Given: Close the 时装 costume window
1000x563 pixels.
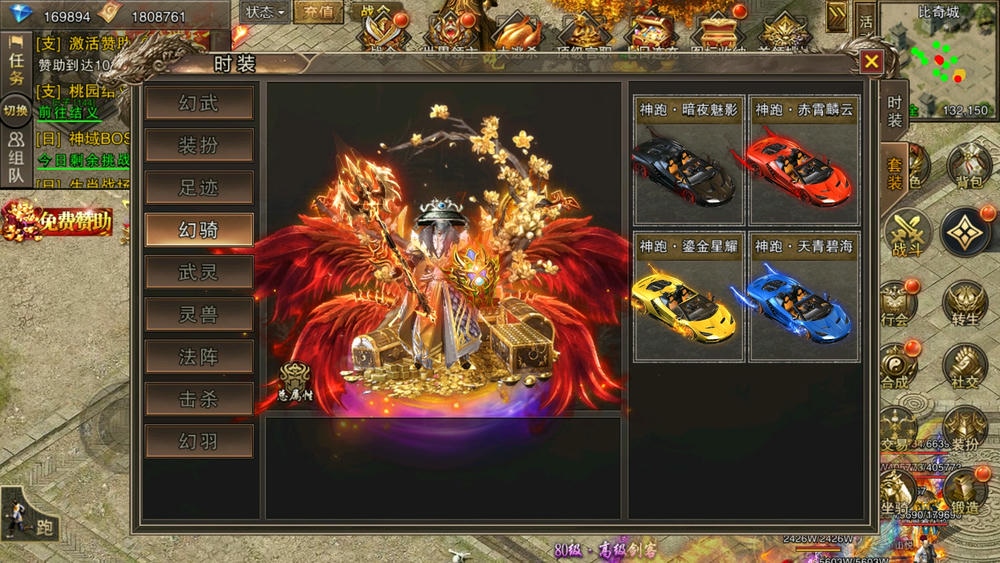Looking at the screenshot, I should point(872,62).
